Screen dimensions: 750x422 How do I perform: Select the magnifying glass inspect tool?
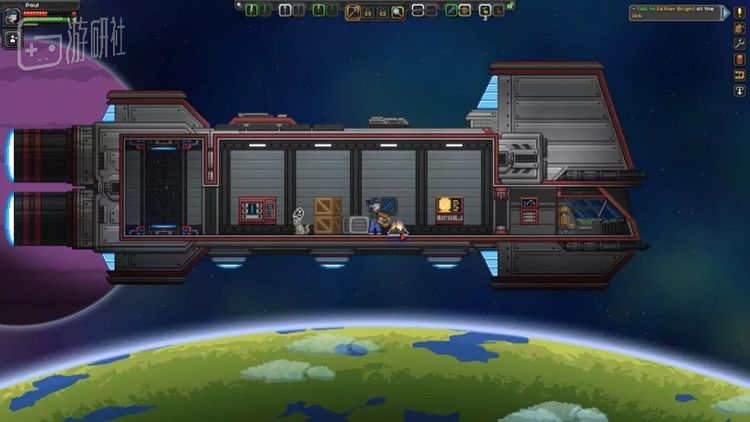[x=398, y=12]
